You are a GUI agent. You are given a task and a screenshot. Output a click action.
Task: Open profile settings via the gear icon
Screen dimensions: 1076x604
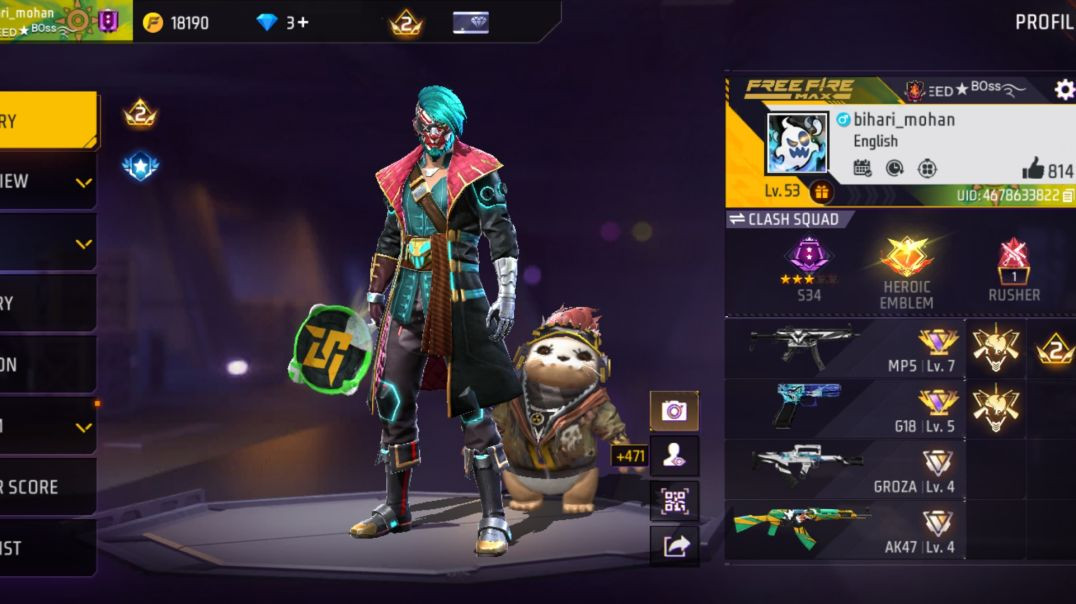click(1063, 90)
